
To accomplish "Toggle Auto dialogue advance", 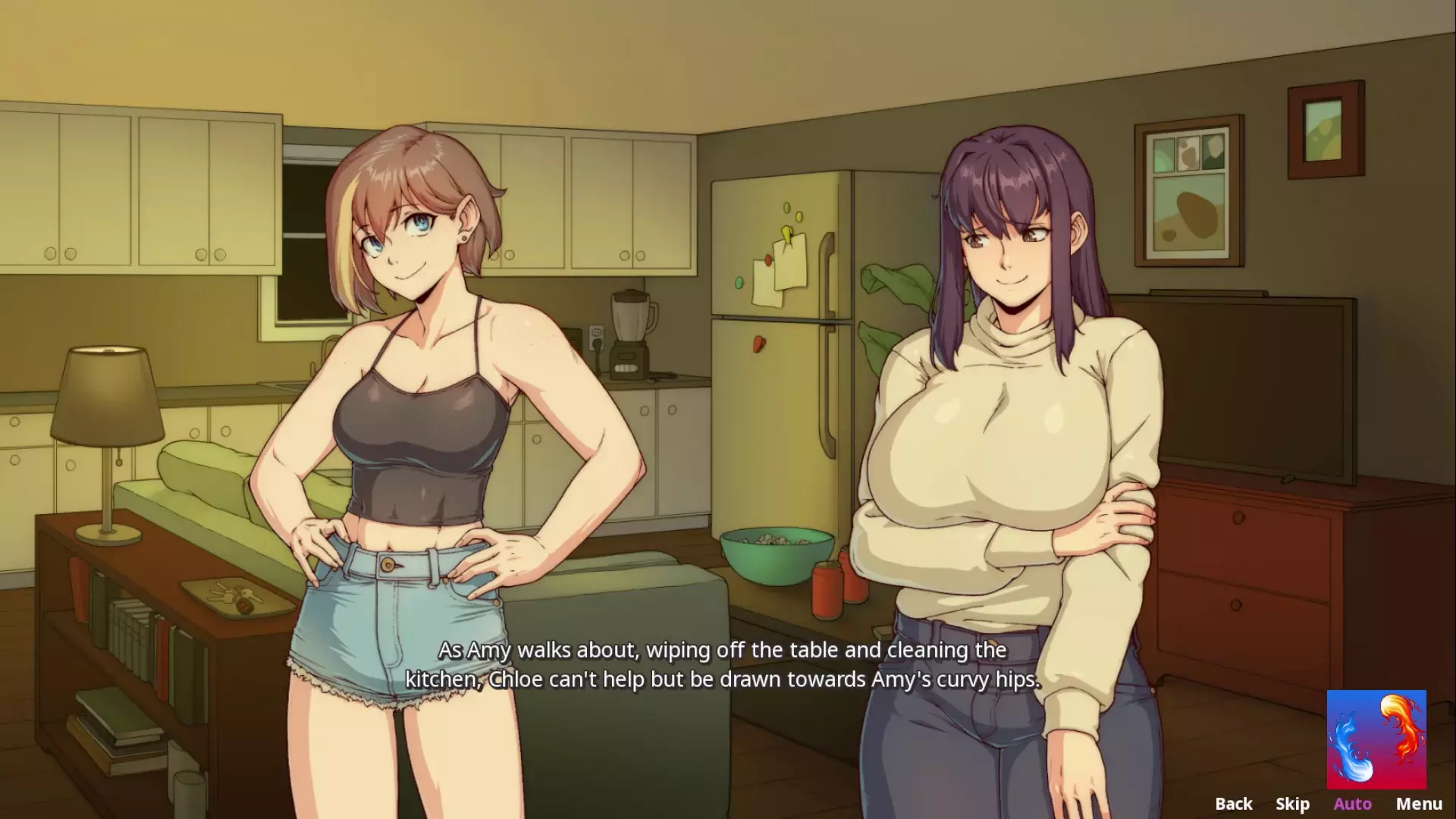I will click(1352, 803).
